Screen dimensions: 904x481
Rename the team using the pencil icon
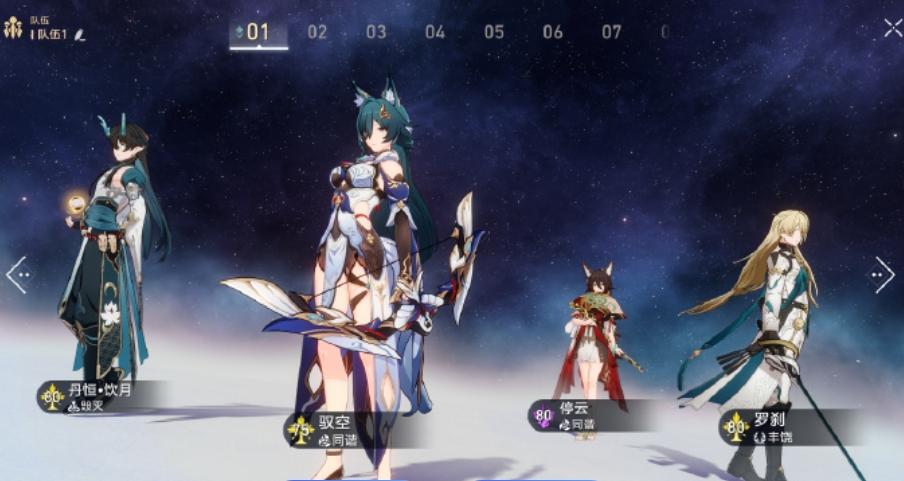(x=80, y=35)
